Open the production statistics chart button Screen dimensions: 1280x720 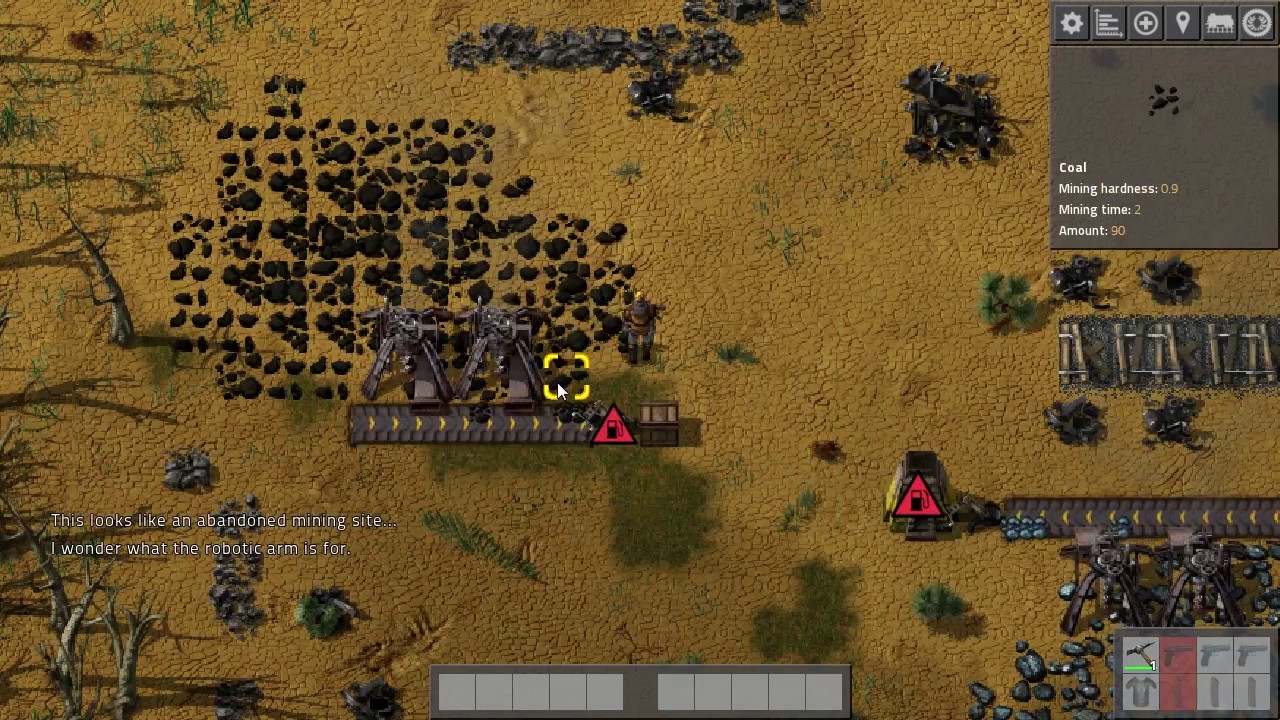pyautogui.click(x=1108, y=23)
